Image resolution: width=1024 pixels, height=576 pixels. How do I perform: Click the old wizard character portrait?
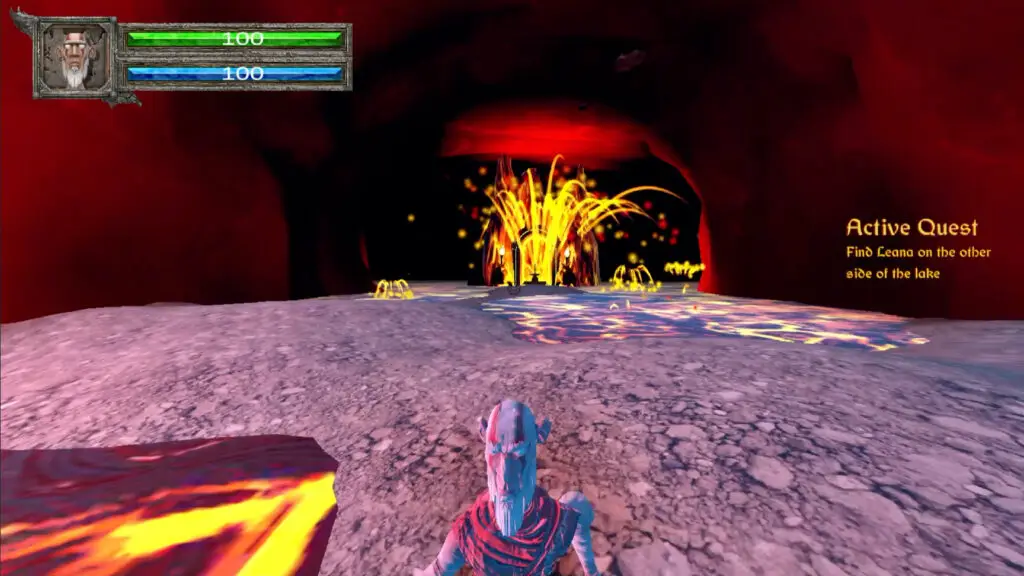coord(76,57)
